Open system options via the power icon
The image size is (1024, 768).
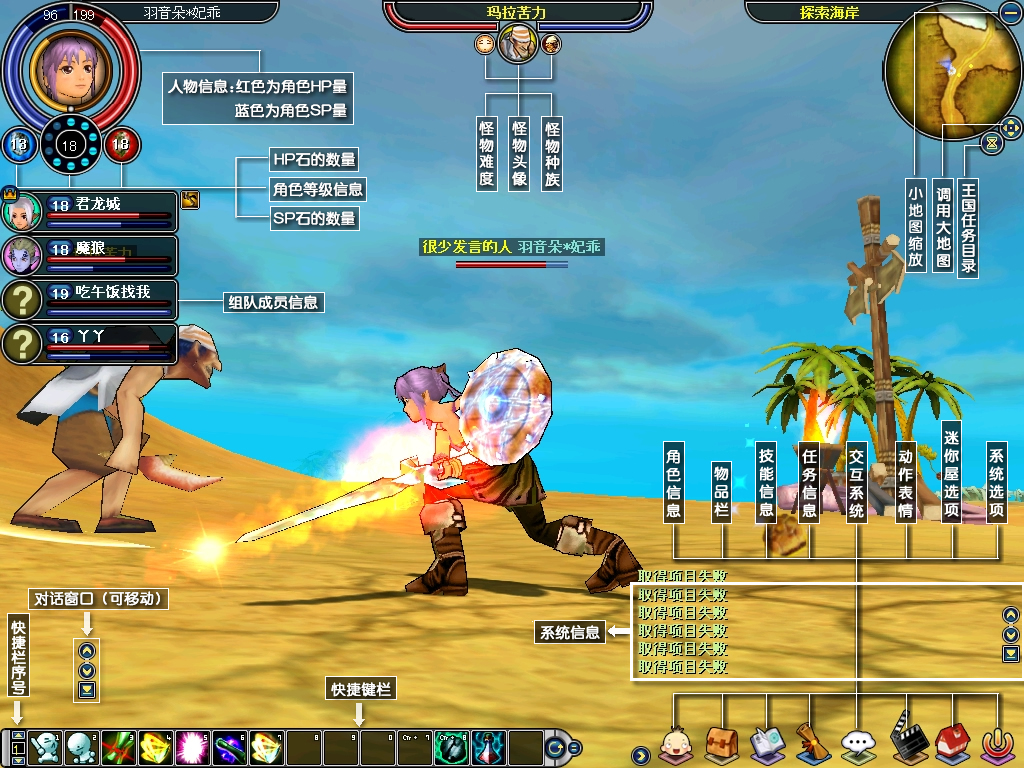pyautogui.click(x=998, y=745)
